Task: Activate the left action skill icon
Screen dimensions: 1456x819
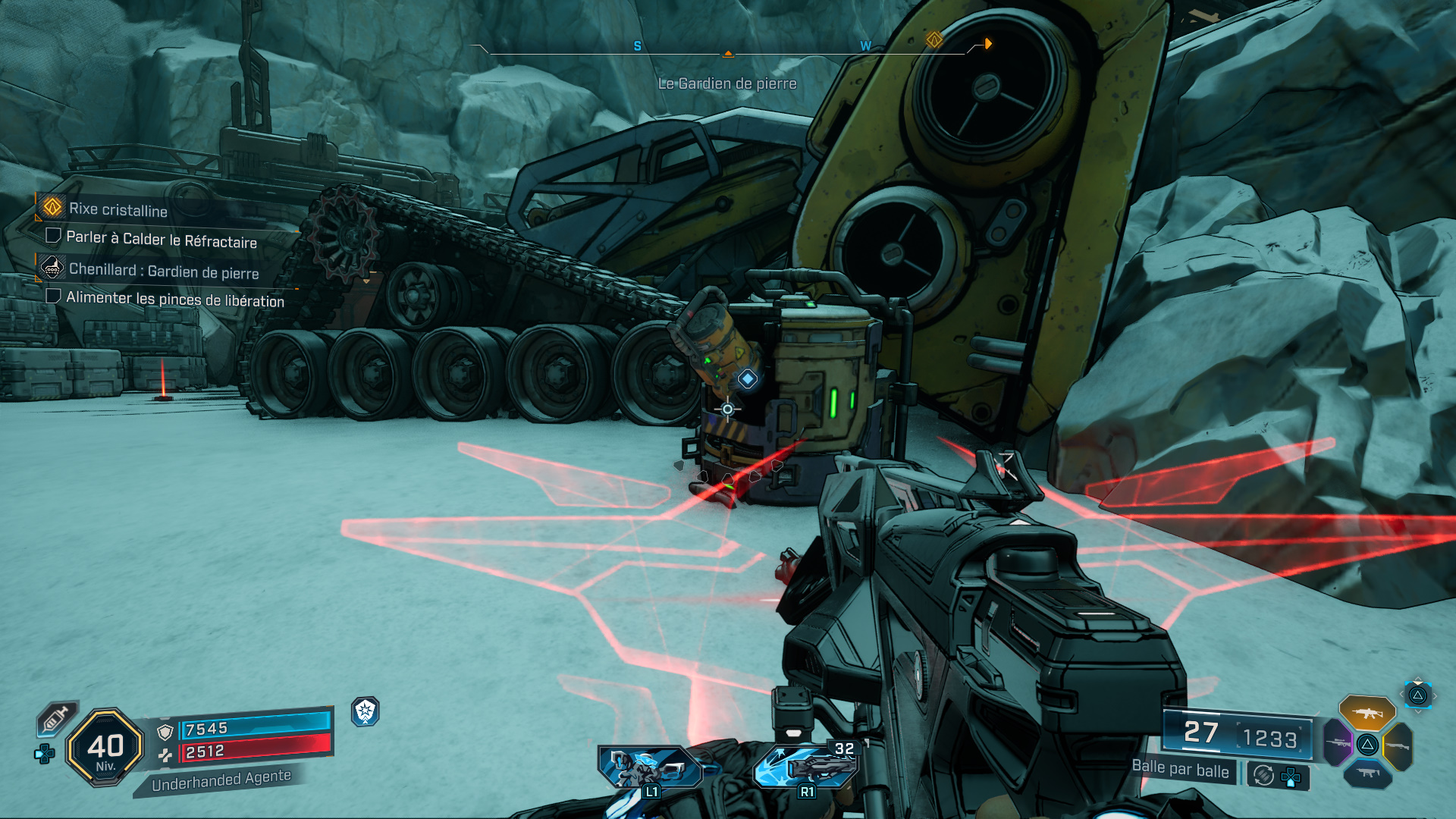Action: (x=649, y=767)
